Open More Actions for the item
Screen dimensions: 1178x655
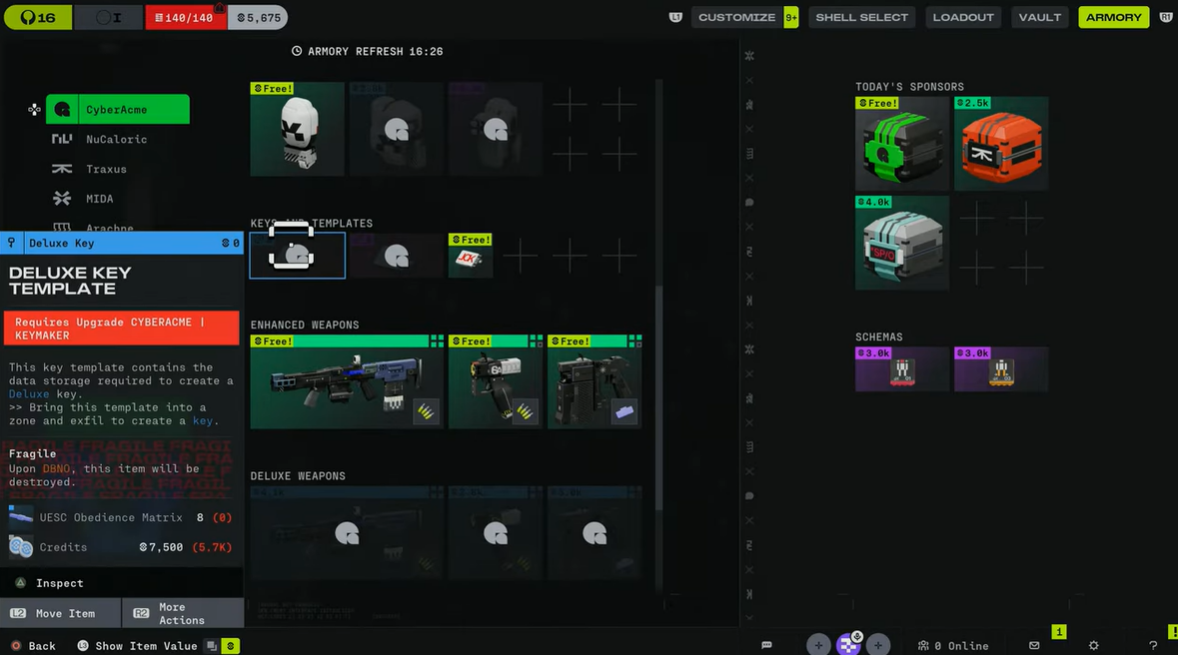[182, 613]
